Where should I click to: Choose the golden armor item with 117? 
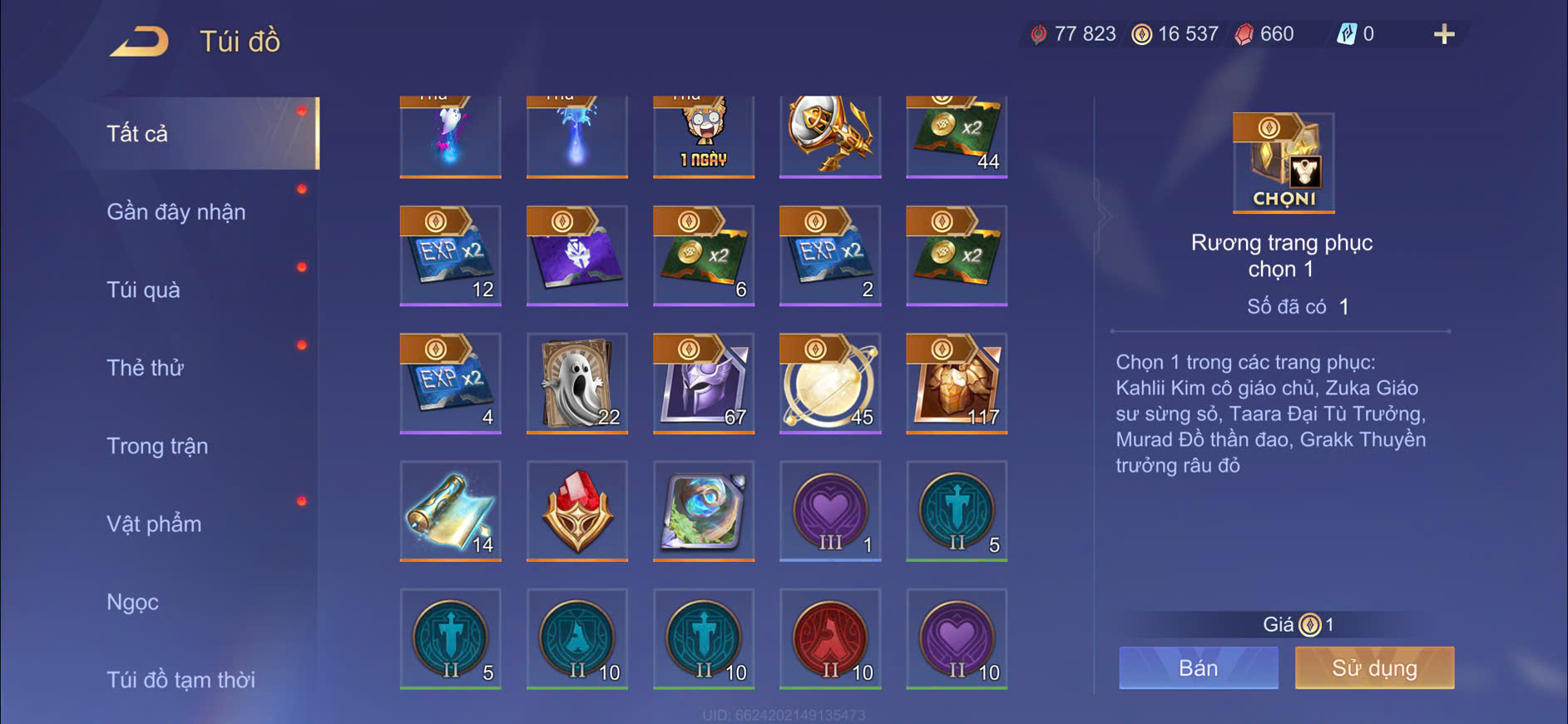pos(957,383)
